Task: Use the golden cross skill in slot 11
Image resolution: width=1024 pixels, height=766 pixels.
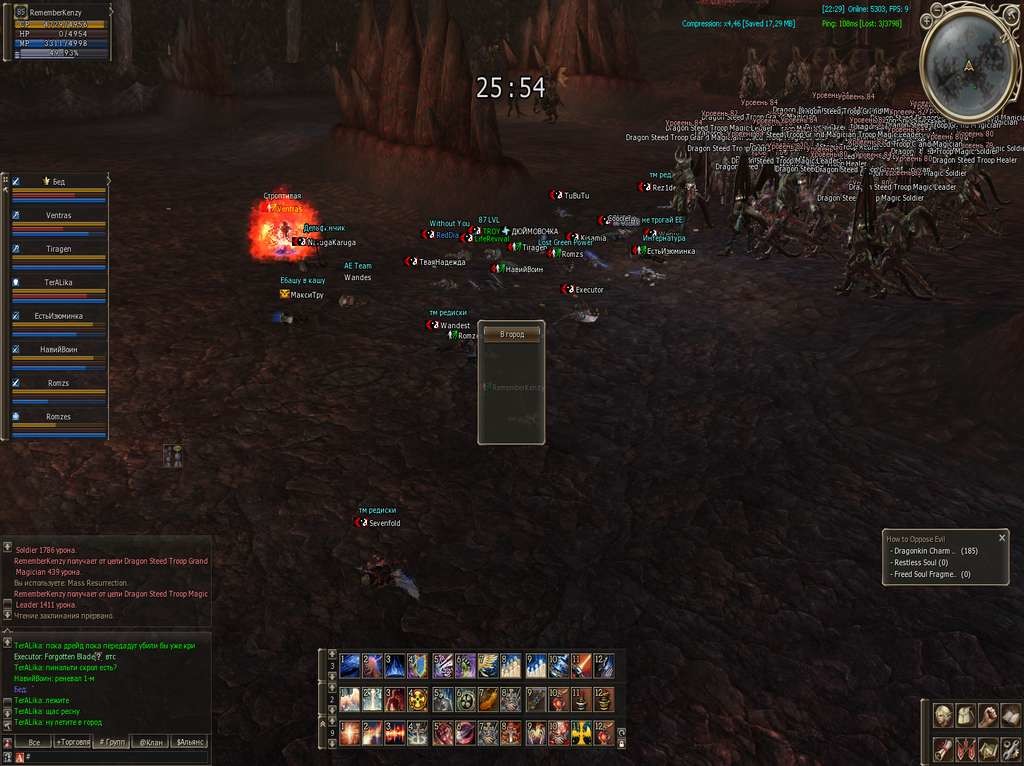Action: 581,732
